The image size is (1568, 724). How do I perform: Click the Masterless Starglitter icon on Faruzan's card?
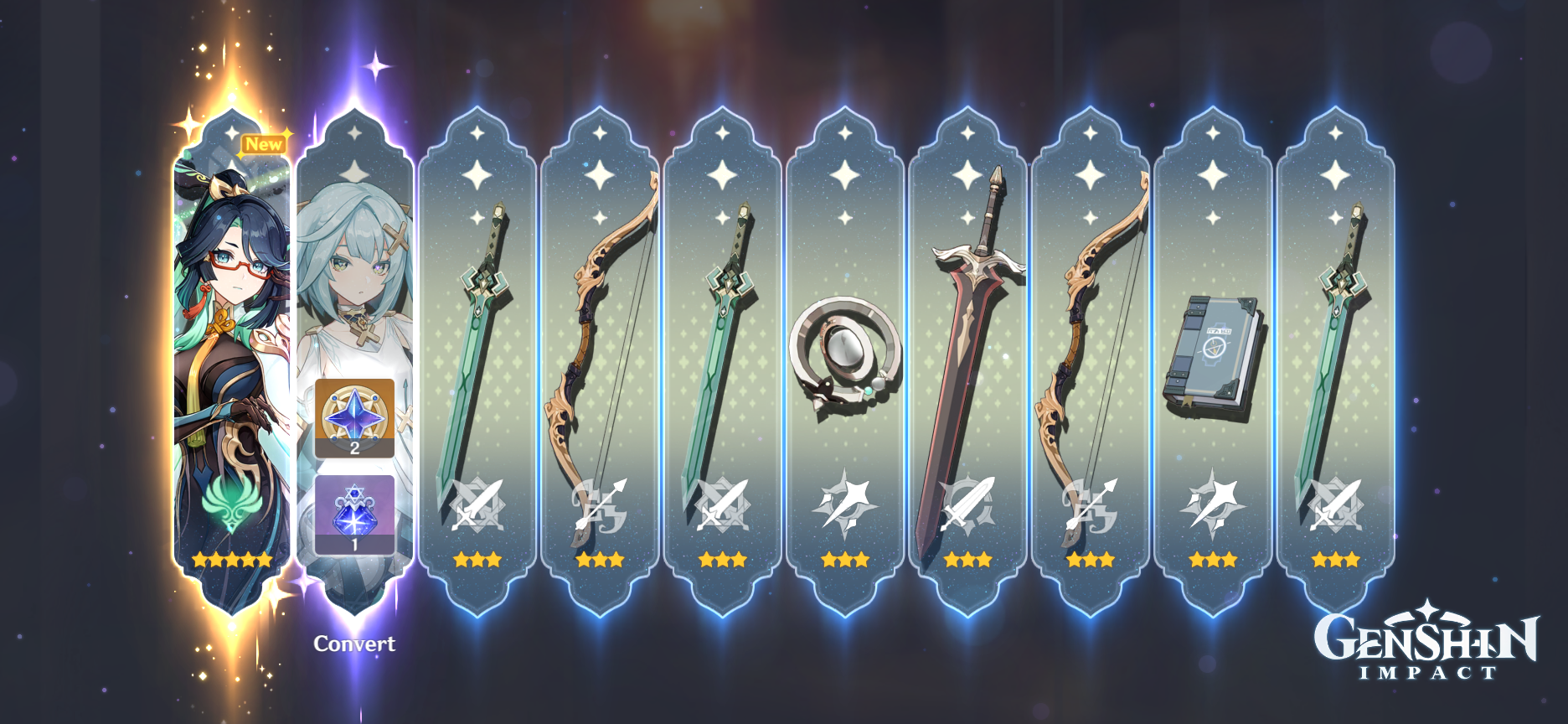[355, 416]
